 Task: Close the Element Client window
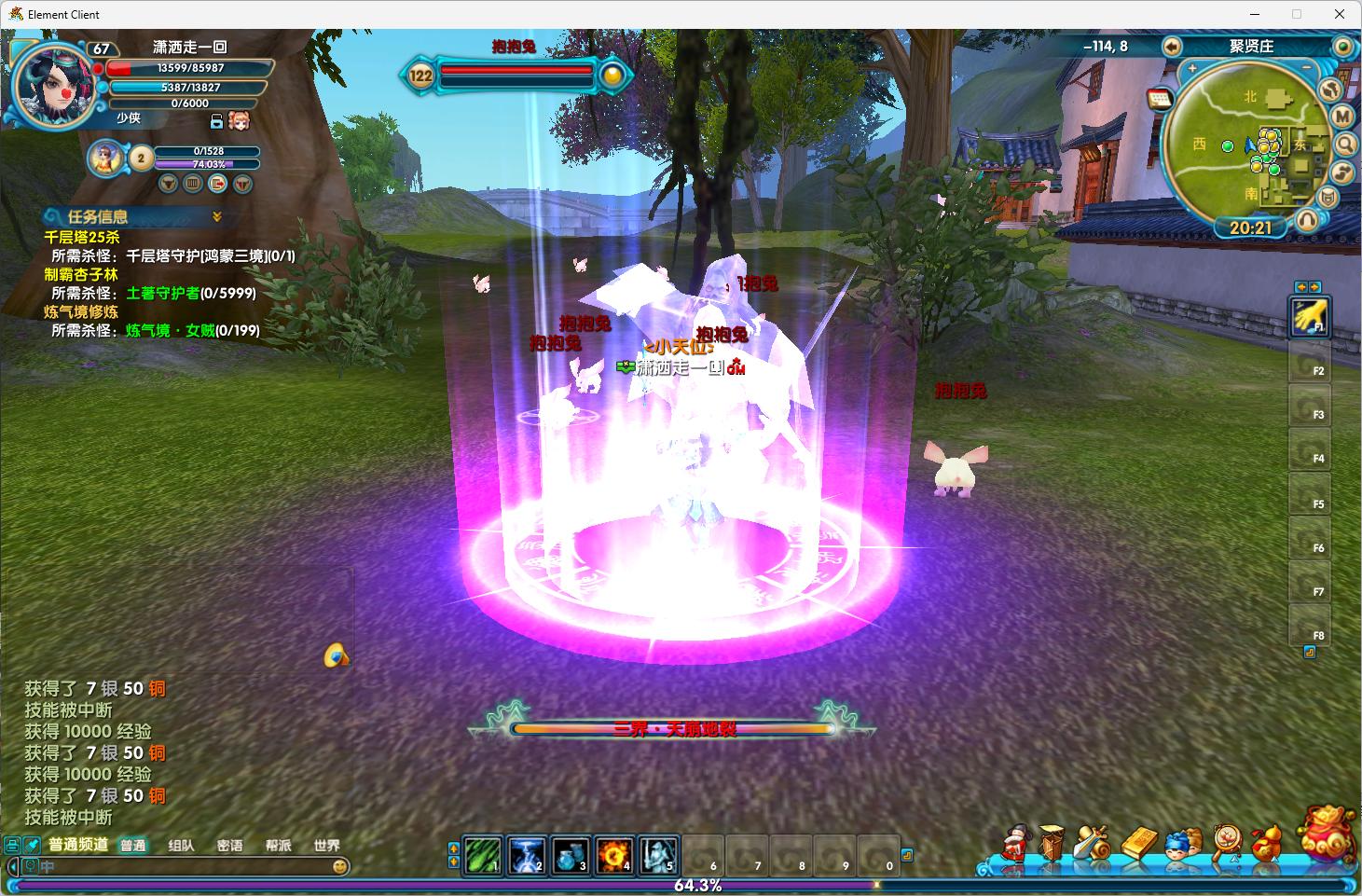click(x=1340, y=14)
